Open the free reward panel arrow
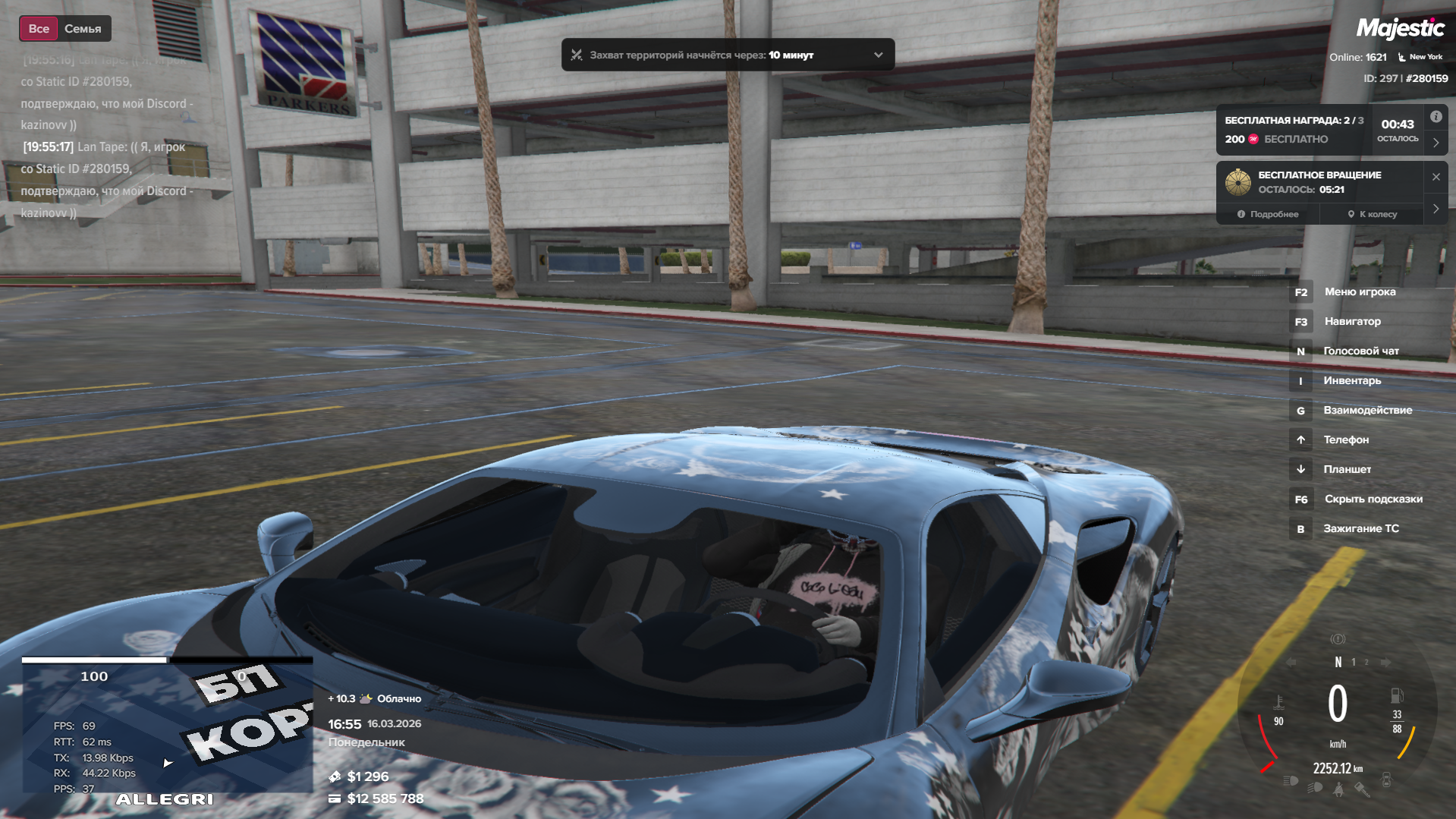The image size is (1456, 819). click(x=1436, y=143)
